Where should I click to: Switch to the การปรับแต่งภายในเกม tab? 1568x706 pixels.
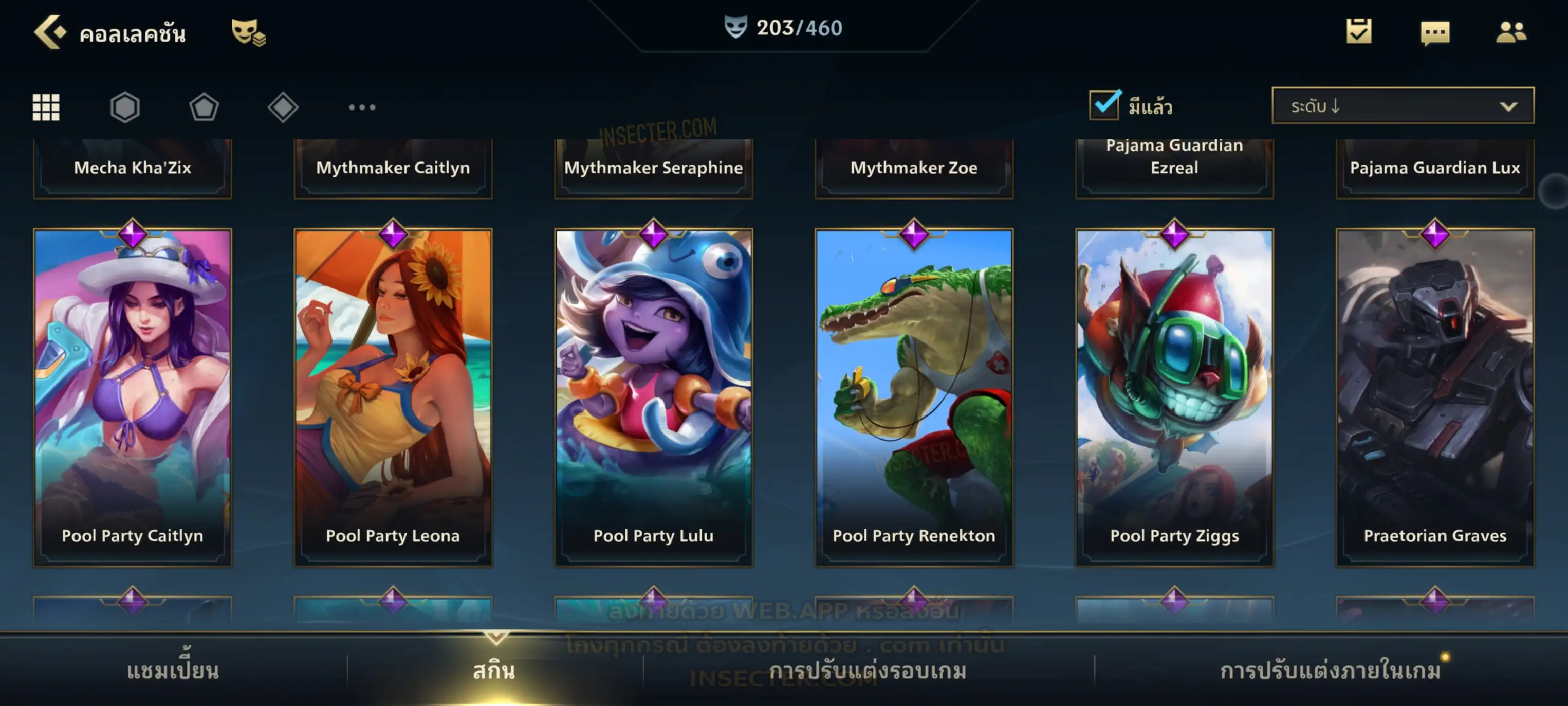[1331, 671]
